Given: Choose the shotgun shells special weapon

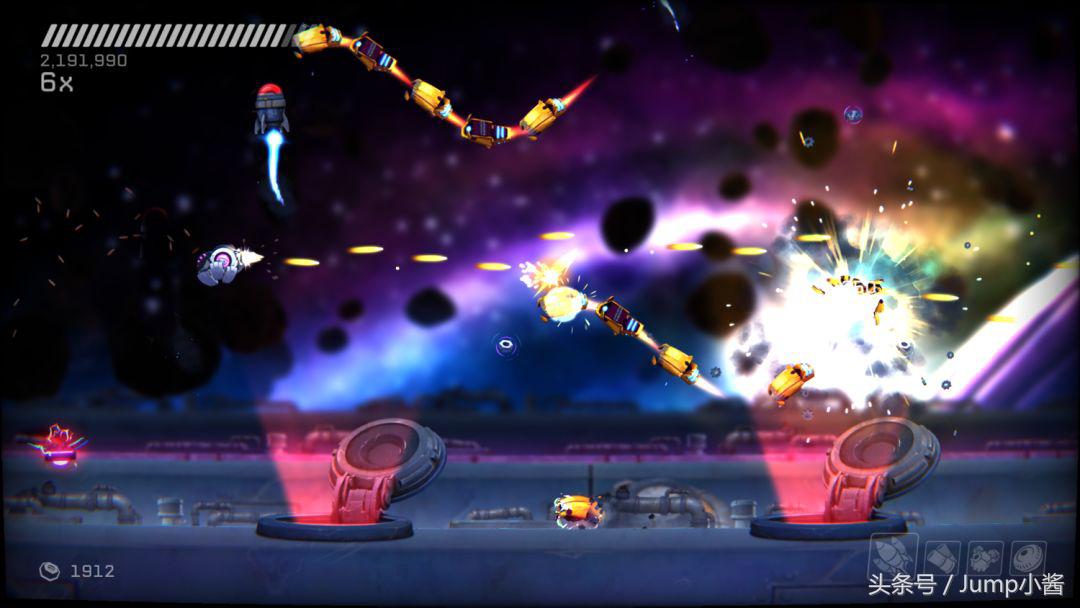Looking at the screenshot, I should coord(939,556).
